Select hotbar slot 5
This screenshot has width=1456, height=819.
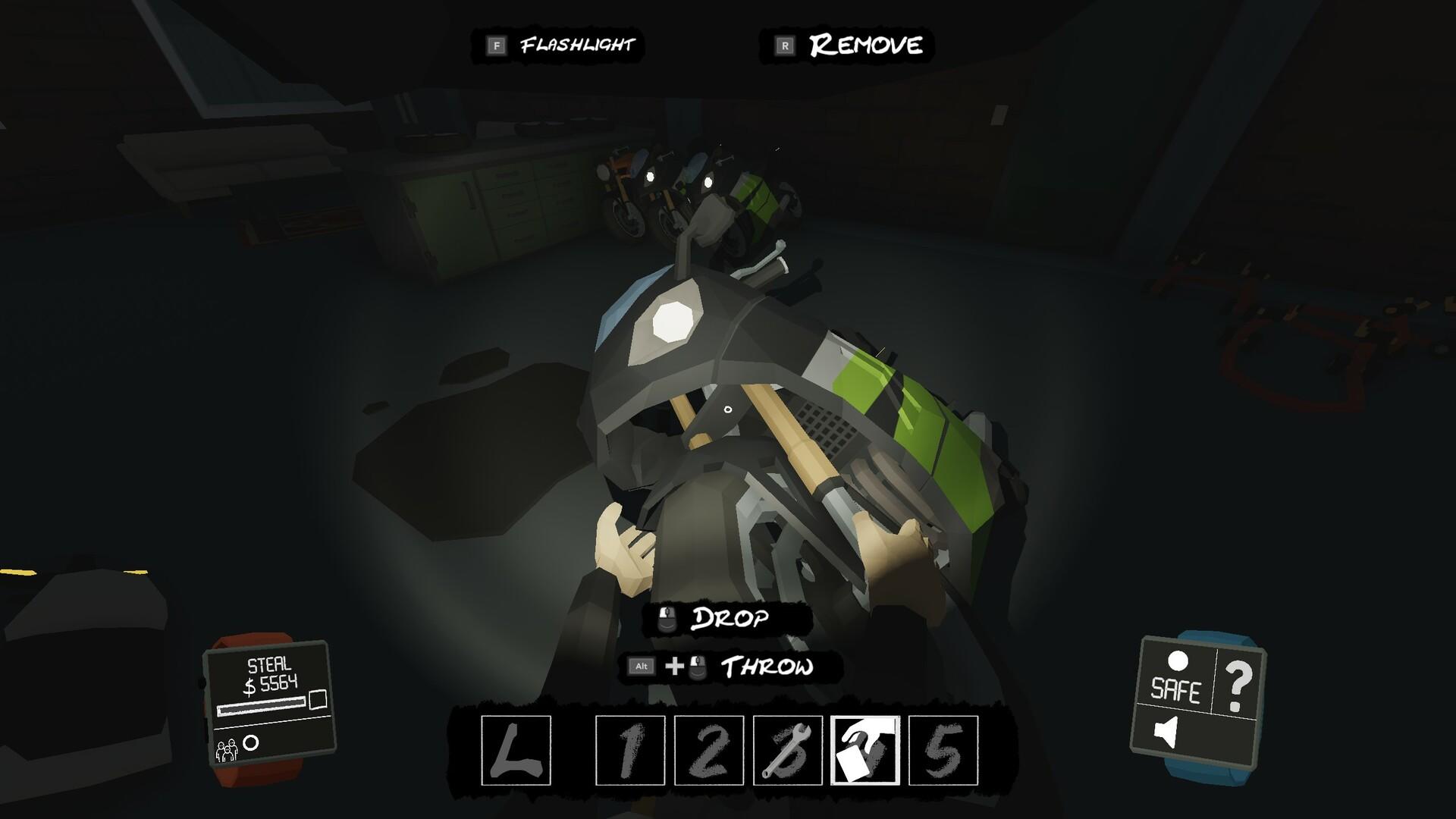[943, 749]
